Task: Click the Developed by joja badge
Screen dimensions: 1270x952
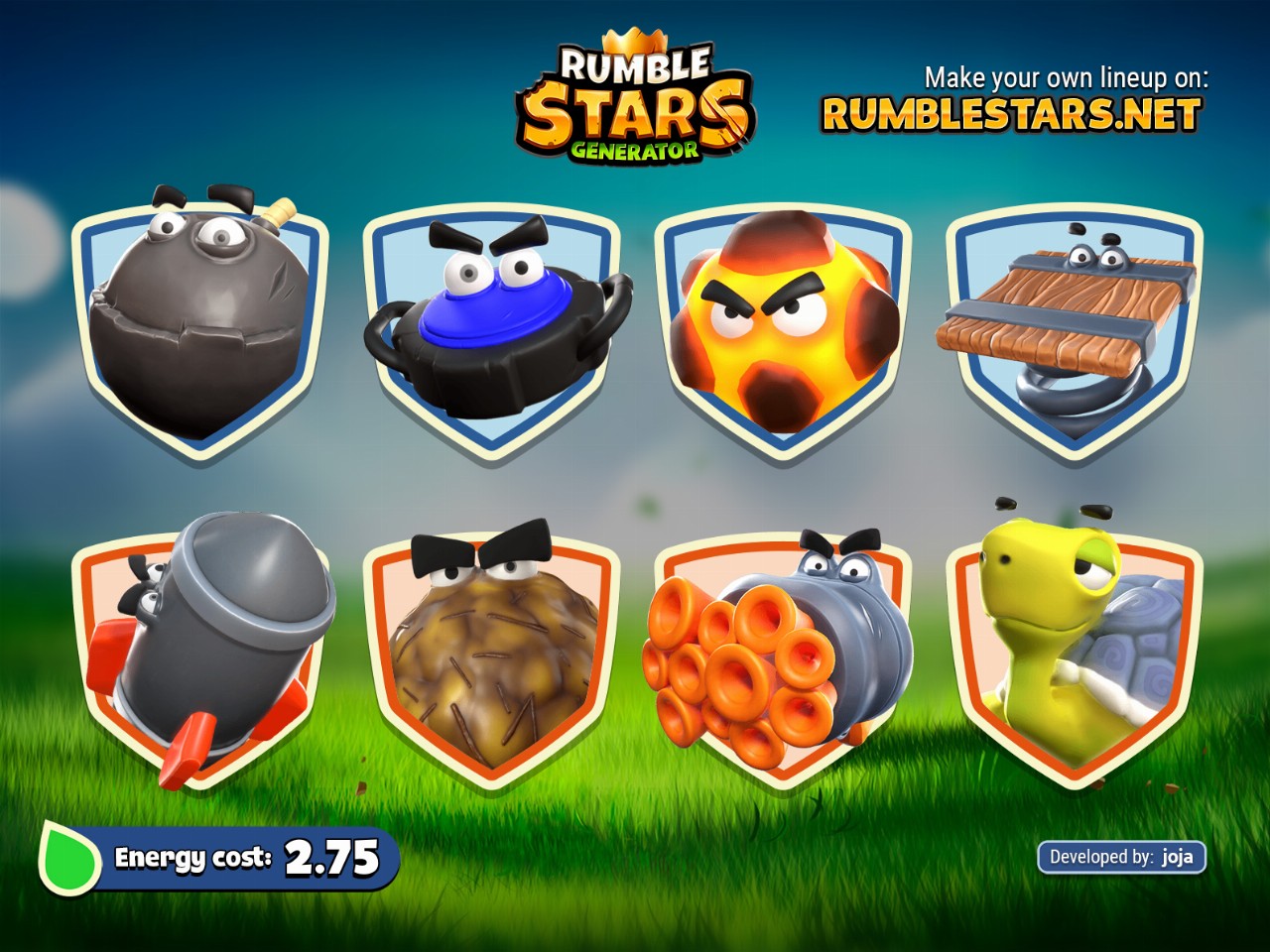Action: 1121,857
